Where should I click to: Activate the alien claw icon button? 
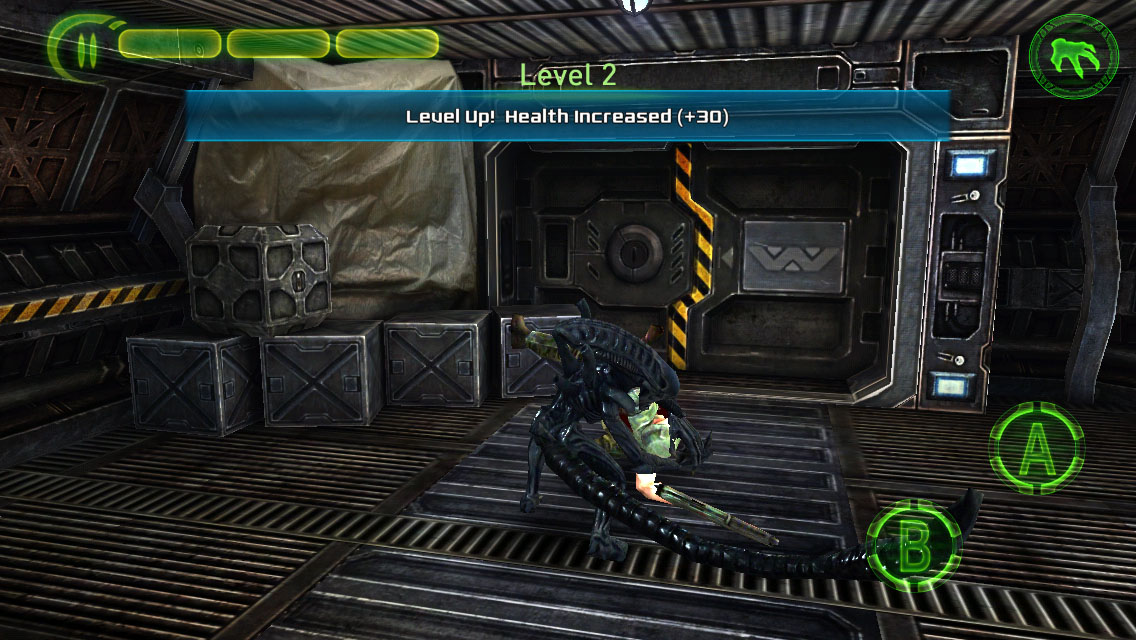pyautogui.click(x=1073, y=59)
